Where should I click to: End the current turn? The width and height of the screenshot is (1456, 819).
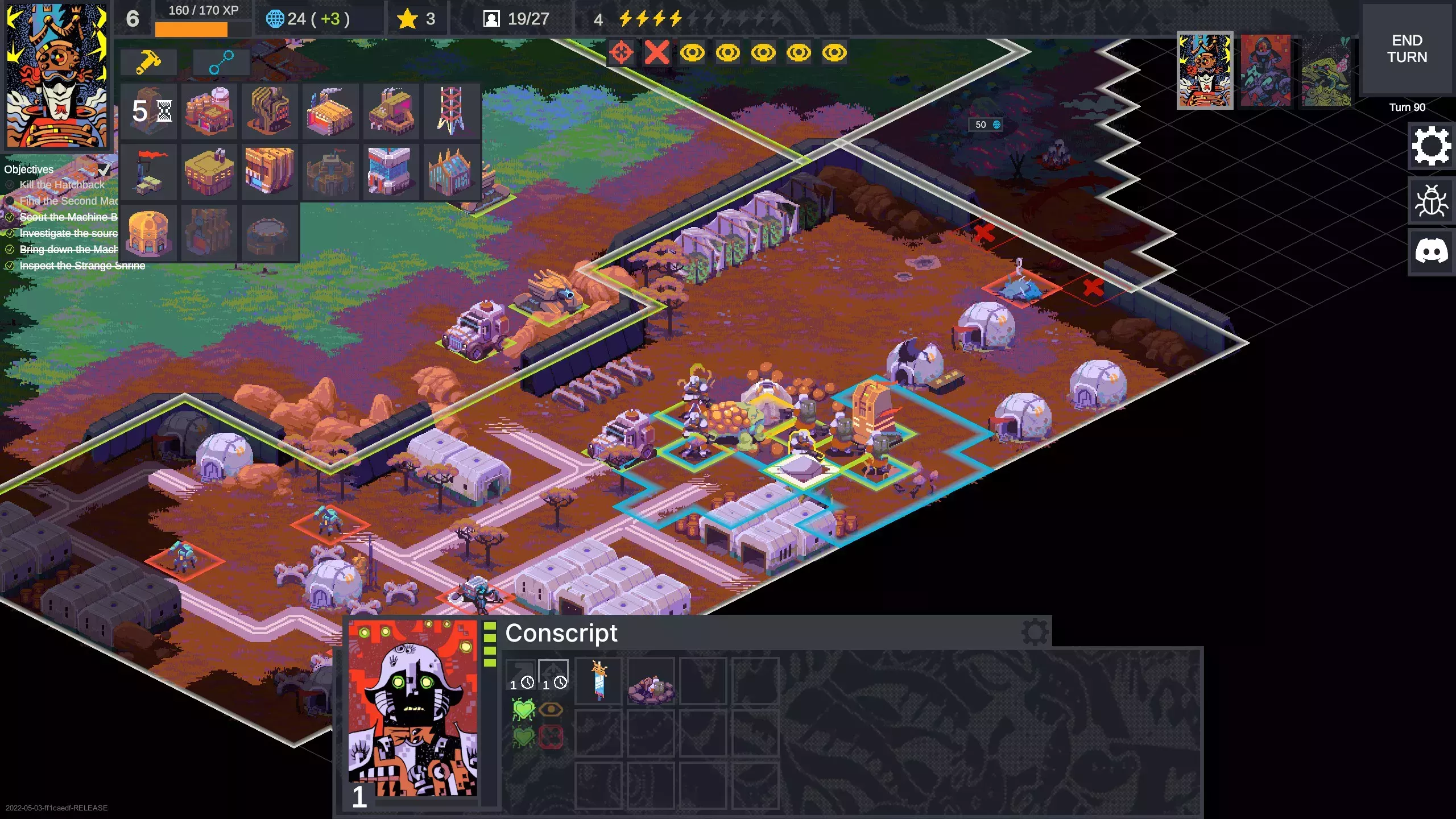[x=1407, y=49]
